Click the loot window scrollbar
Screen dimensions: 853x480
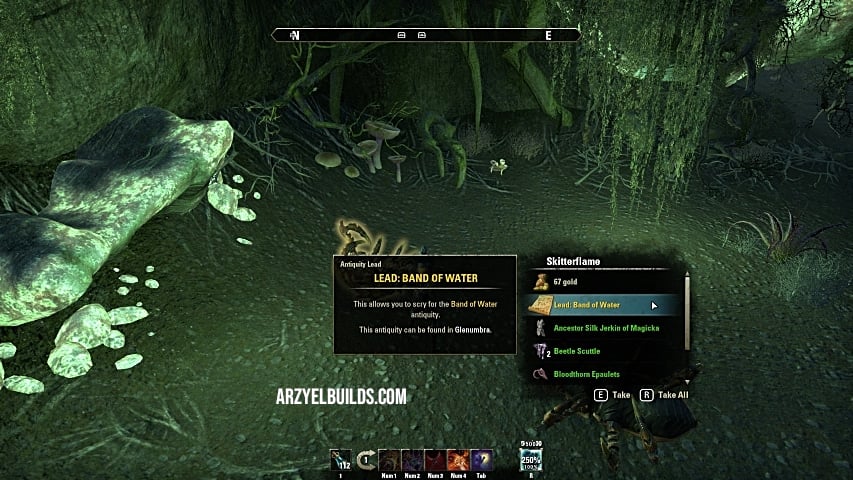point(687,314)
